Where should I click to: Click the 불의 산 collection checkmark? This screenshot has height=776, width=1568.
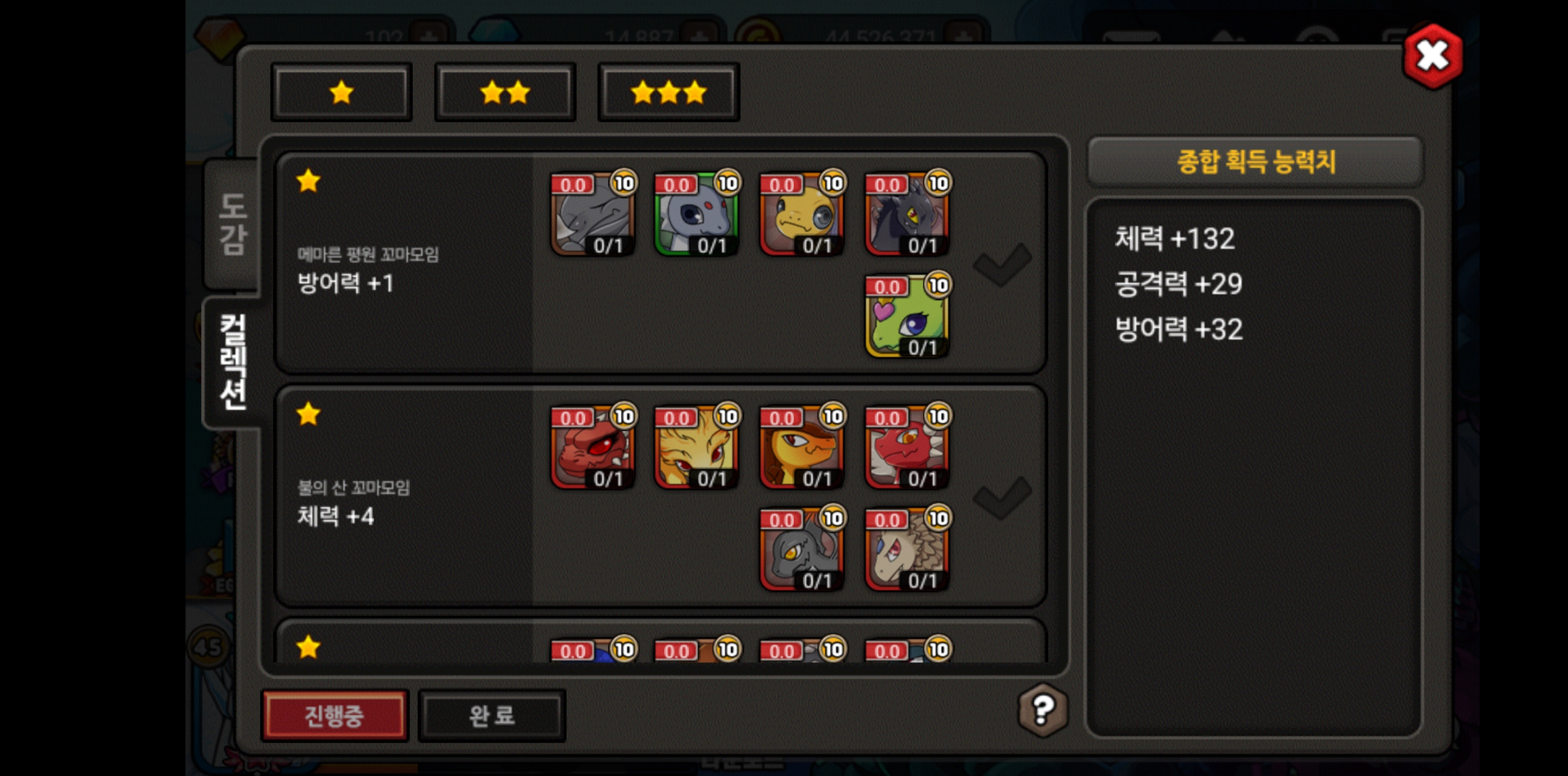point(1001,498)
